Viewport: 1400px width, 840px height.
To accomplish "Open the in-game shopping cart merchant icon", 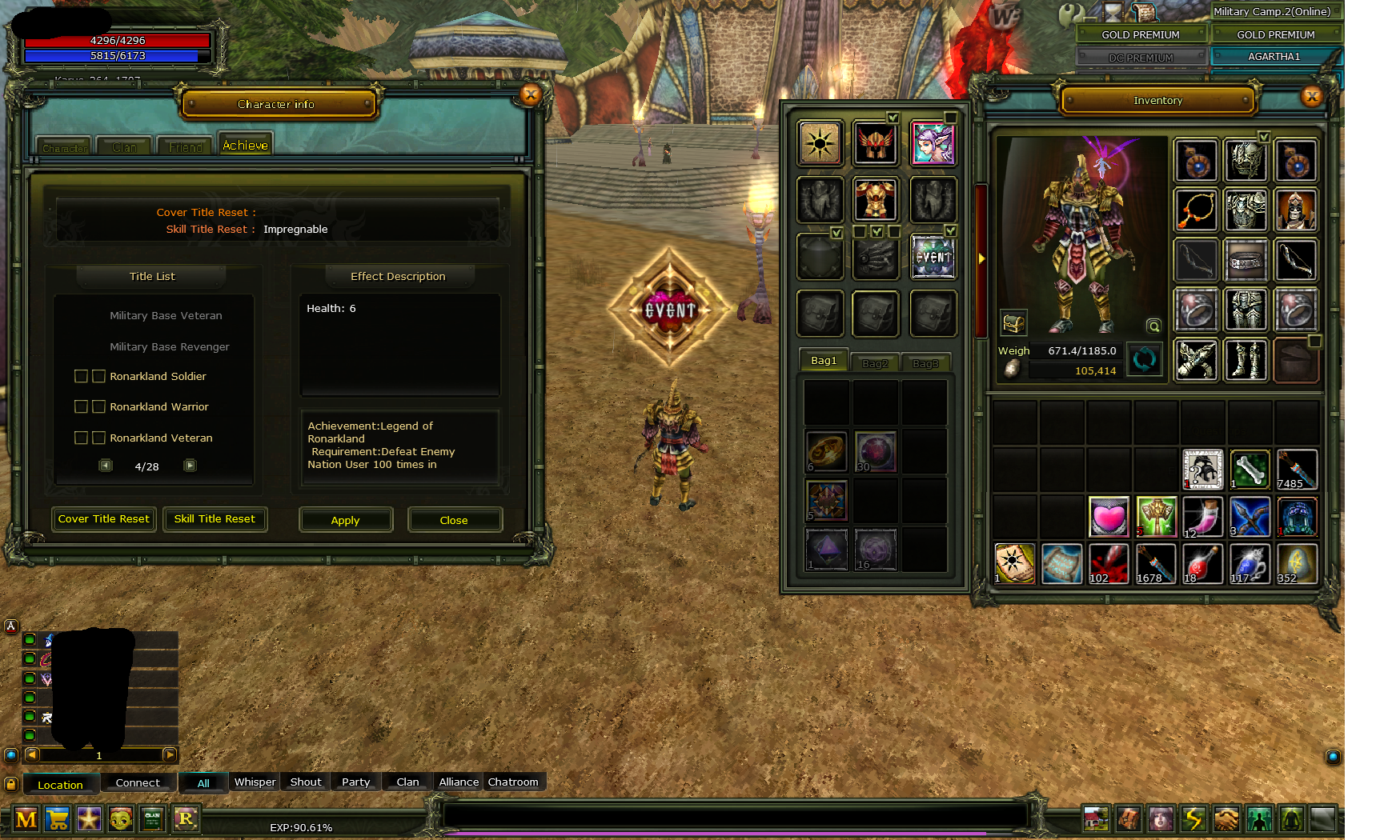I will pos(58,819).
